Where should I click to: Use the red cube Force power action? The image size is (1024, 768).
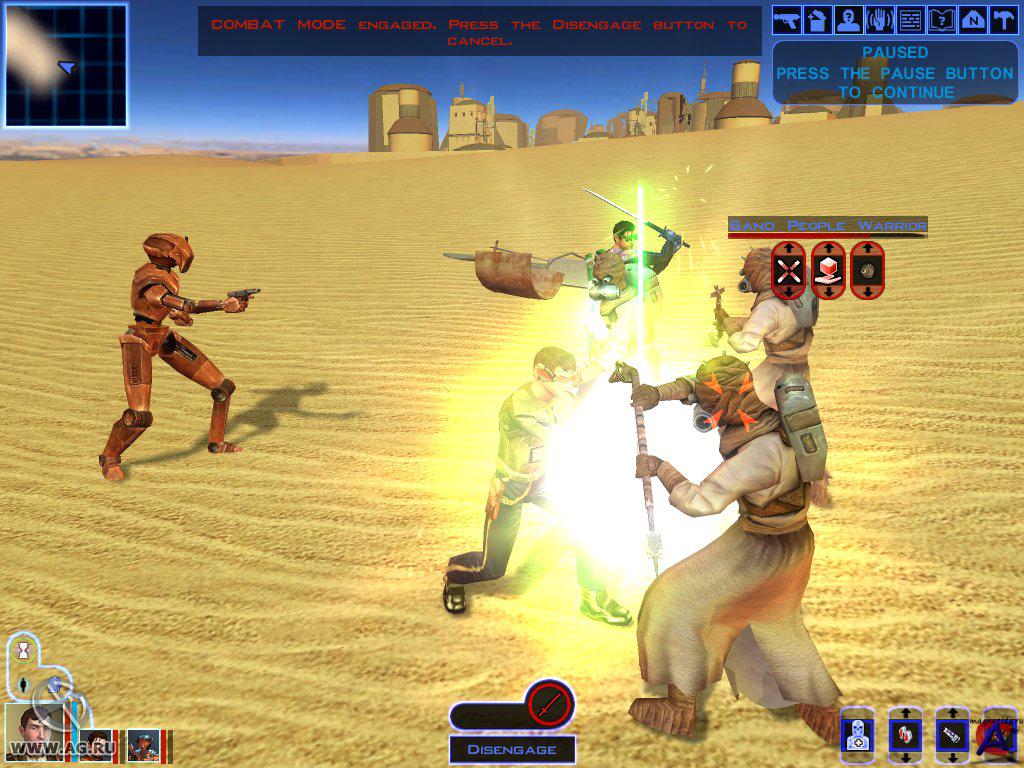click(x=828, y=270)
